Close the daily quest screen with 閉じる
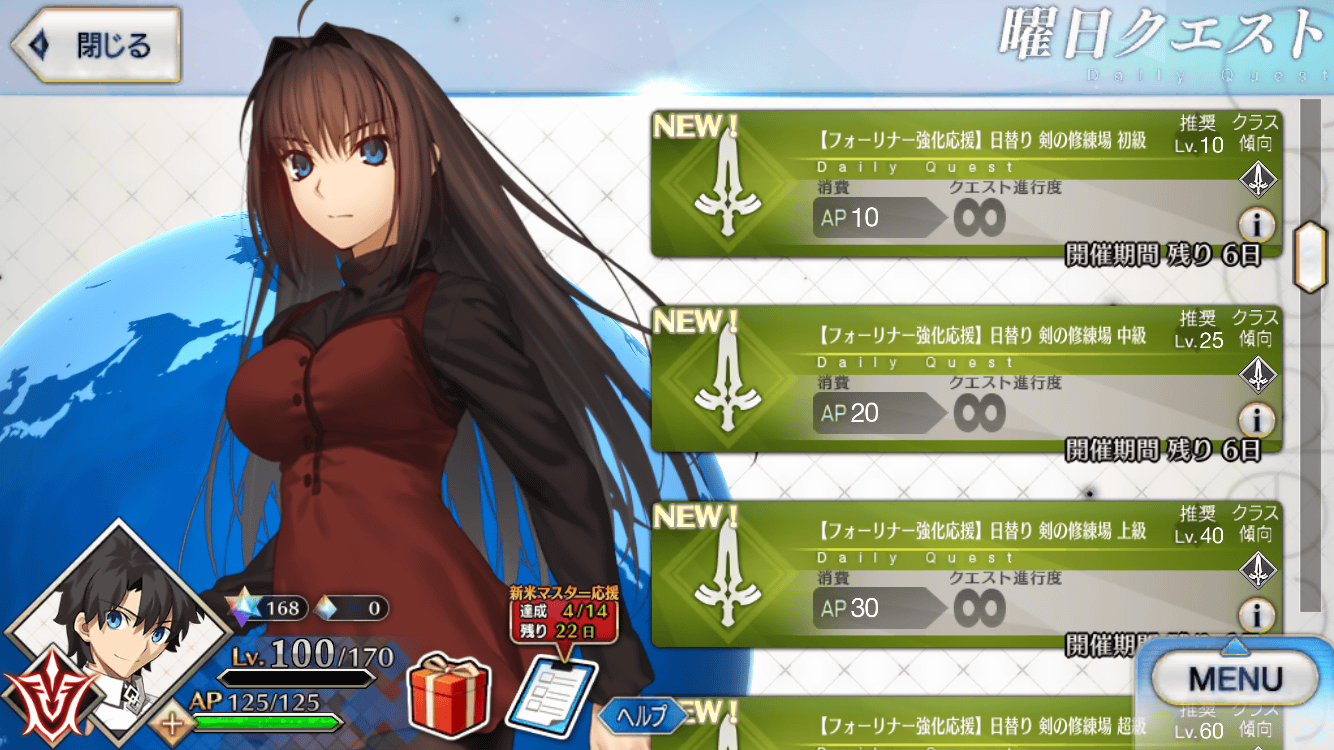 coord(97,46)
